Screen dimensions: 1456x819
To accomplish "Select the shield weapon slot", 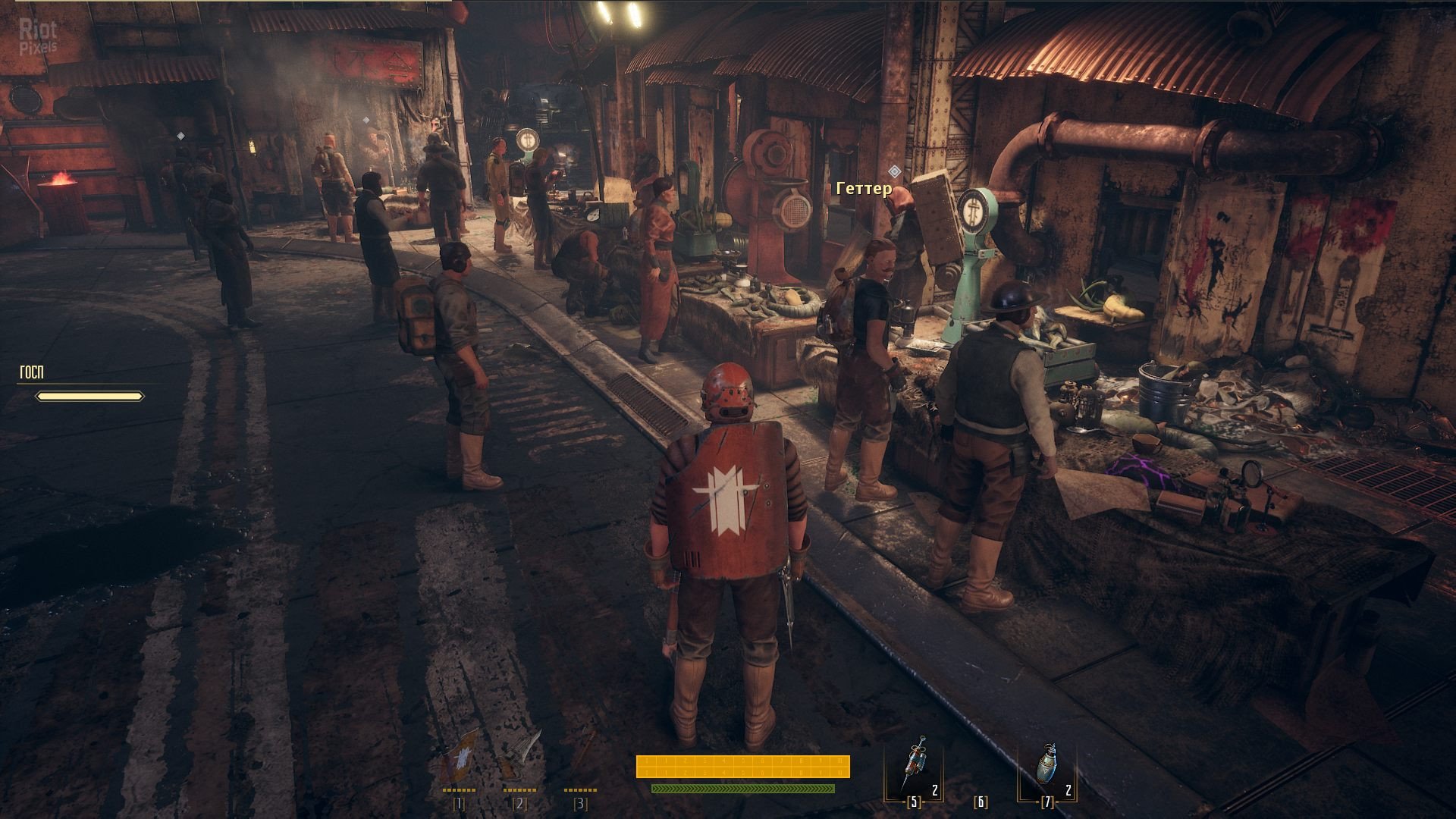I will pyautogui.click(x=459, y=757).
